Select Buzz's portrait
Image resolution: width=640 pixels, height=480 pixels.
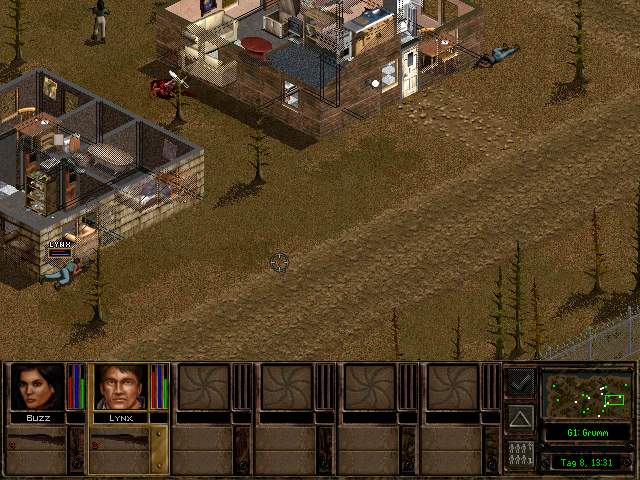click(37, 387)
